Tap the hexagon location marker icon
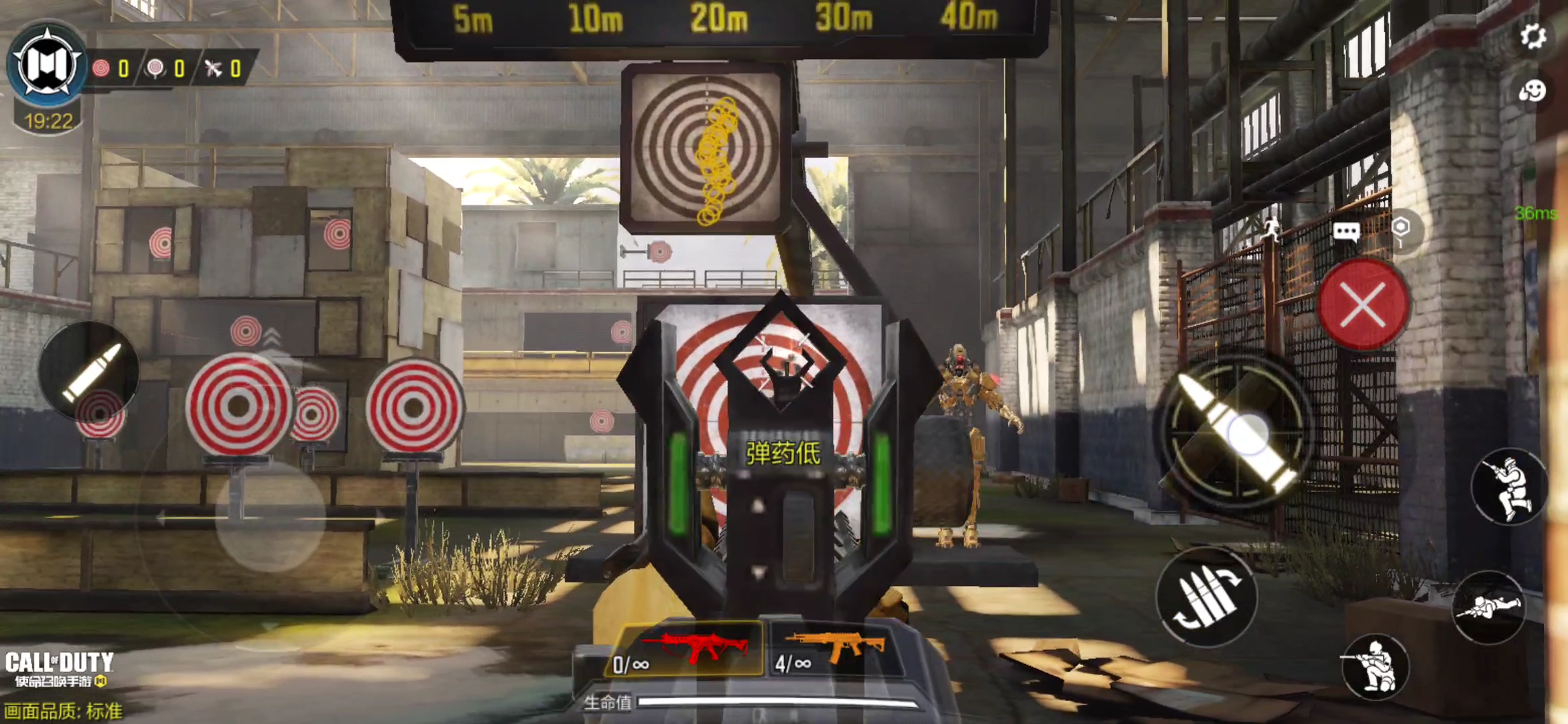The image size is (1568, 724). pos(1400,229)
